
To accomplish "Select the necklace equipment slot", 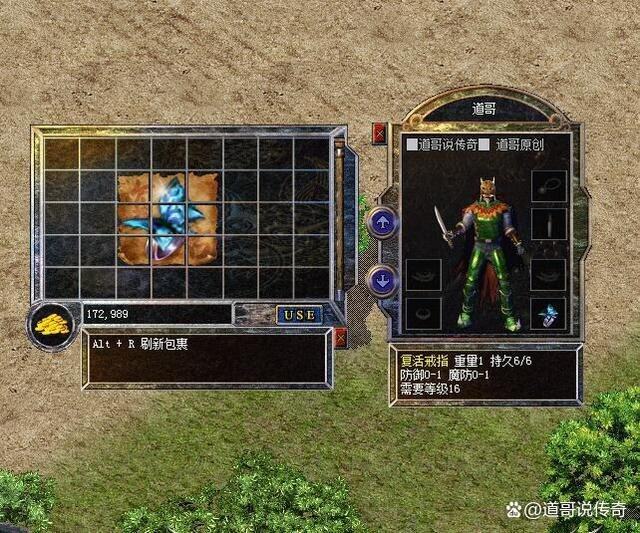I will [548, 186].
